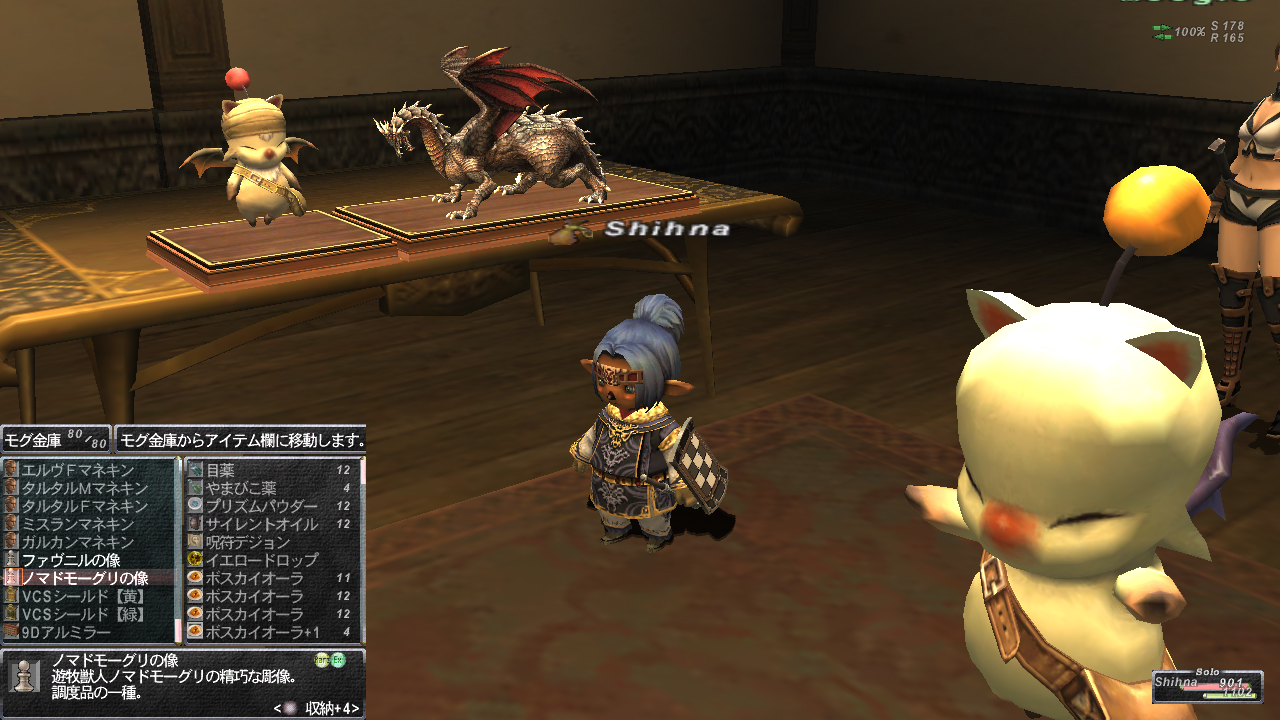Click the モグ金庫 80/80 header
Image resolution: width=1280 pixels, height=720 pixels.
[55, 438]
